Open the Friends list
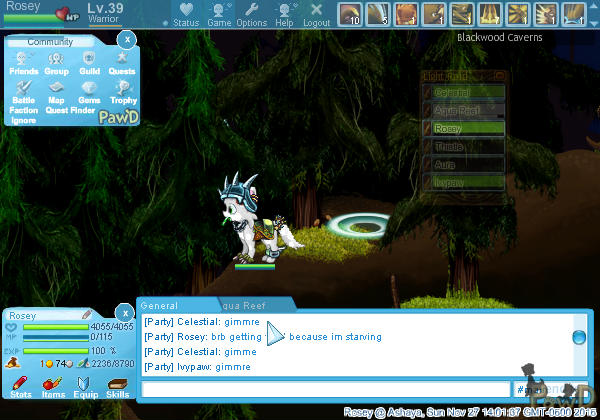 [x=24, y=63]
